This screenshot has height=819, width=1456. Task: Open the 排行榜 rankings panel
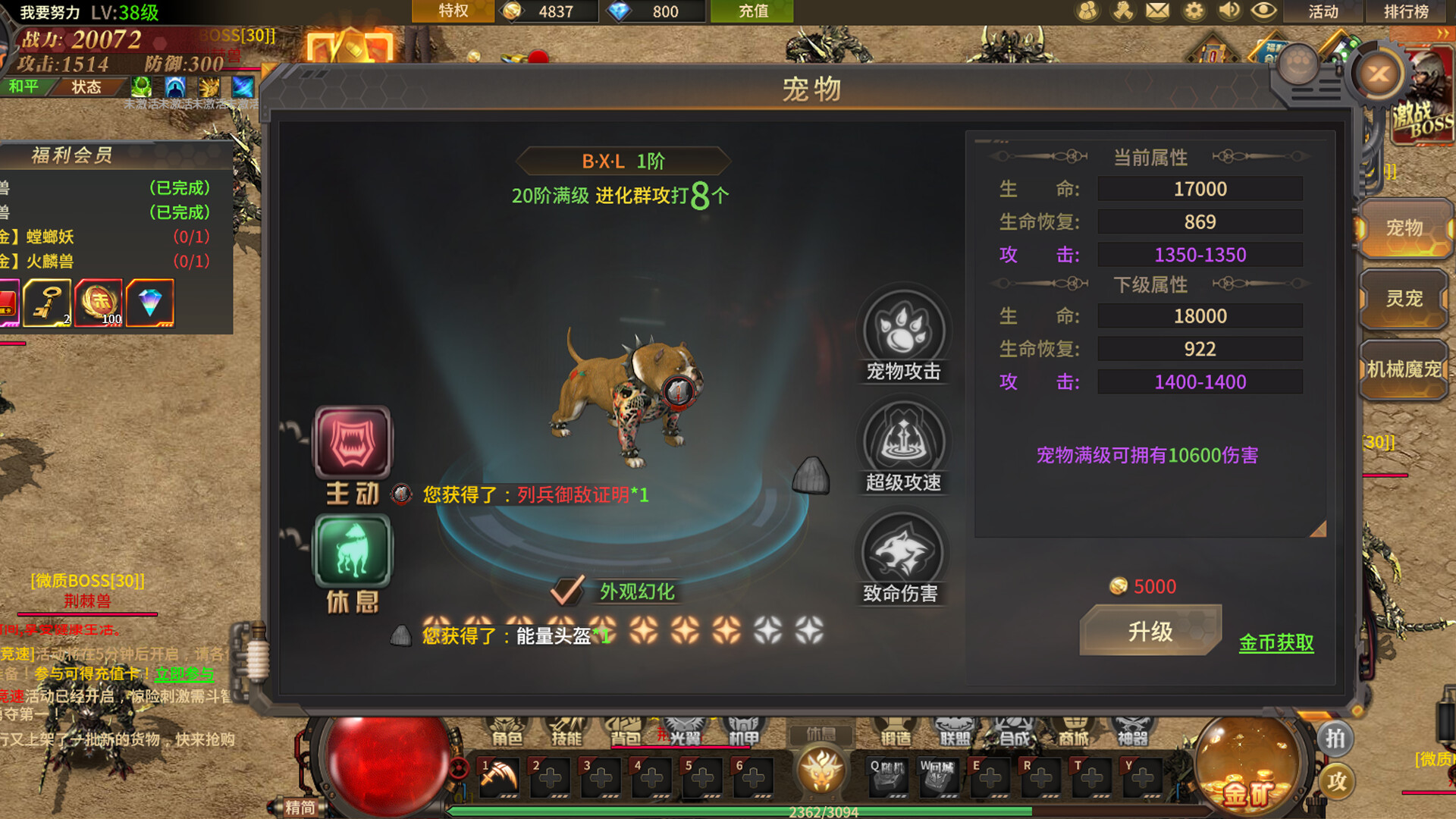click(x=1407, y=11)
